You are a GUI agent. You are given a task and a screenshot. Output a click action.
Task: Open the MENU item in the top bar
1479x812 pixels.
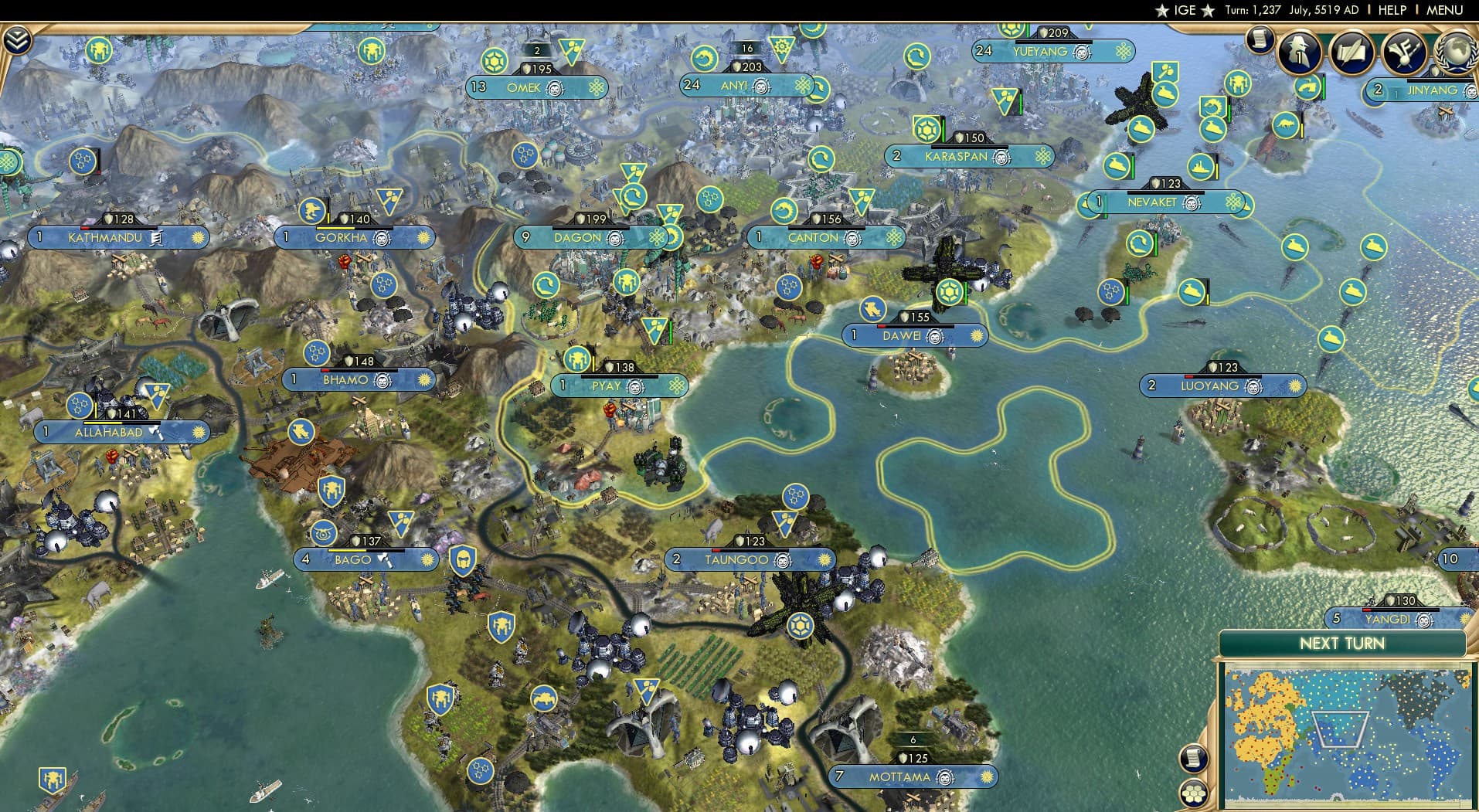(1452, 10)
